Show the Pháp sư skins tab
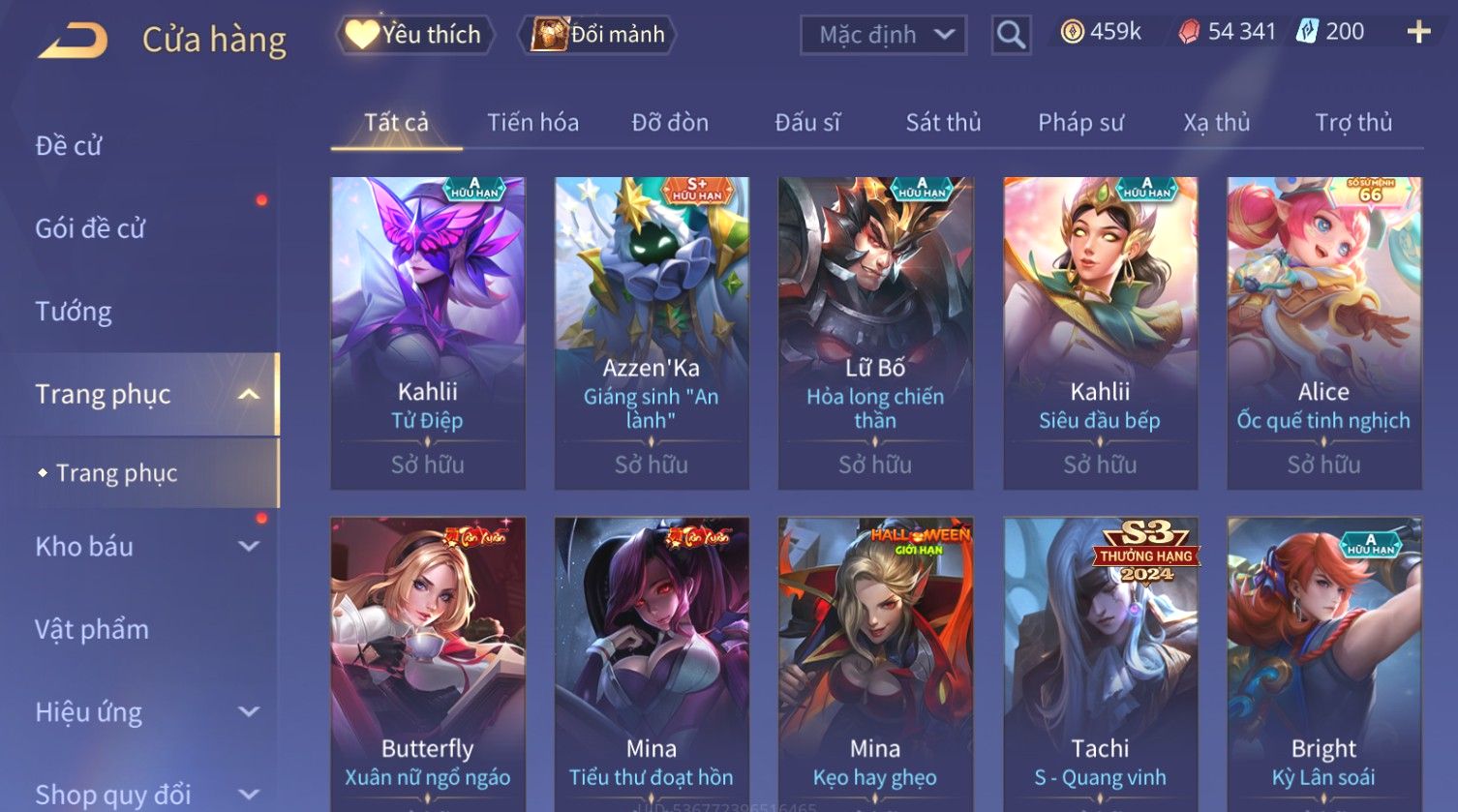Screen dimensions: 1458x812 [x=1080, y=123]
